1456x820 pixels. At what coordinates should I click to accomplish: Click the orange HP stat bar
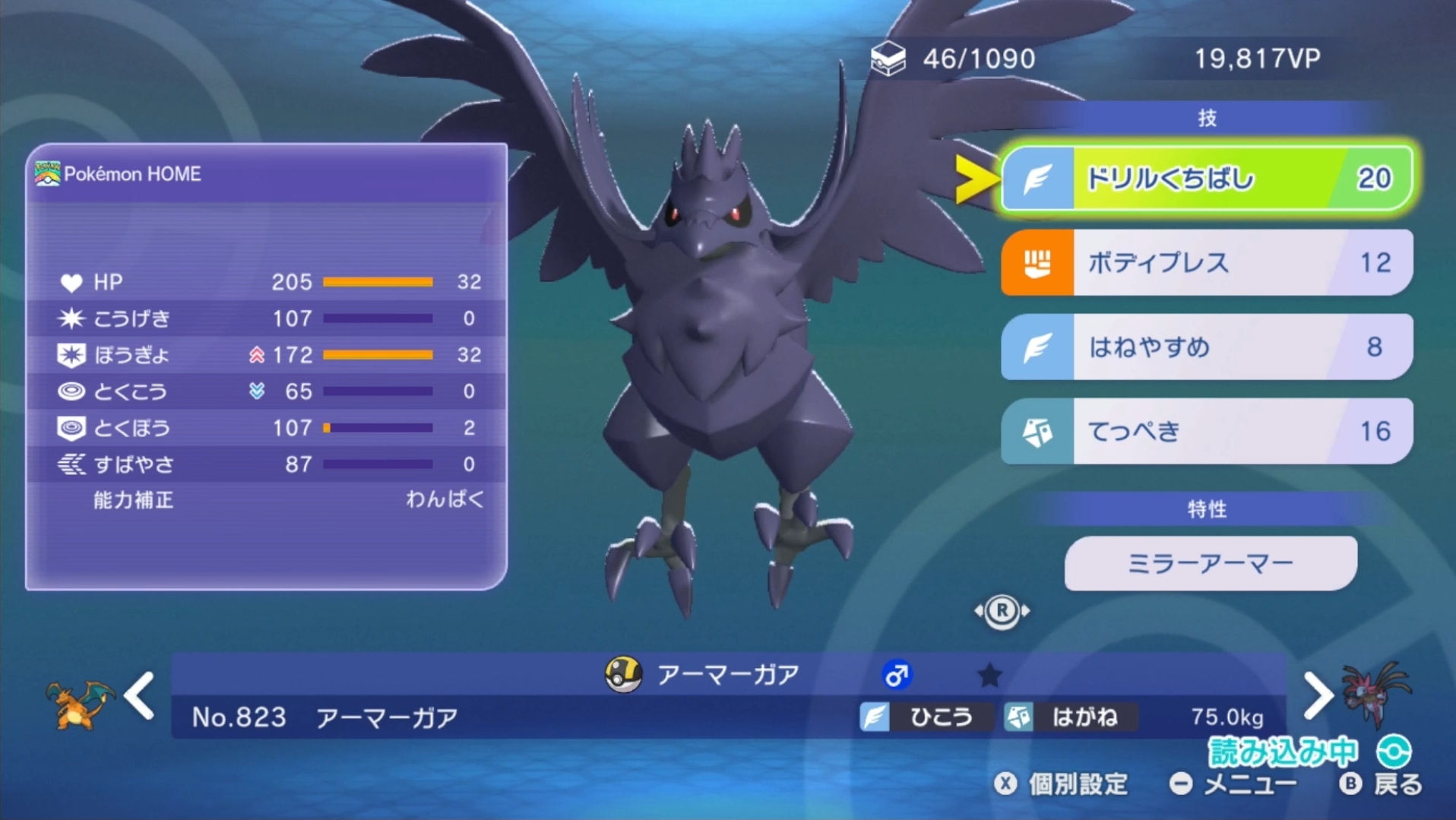(378, 282)
